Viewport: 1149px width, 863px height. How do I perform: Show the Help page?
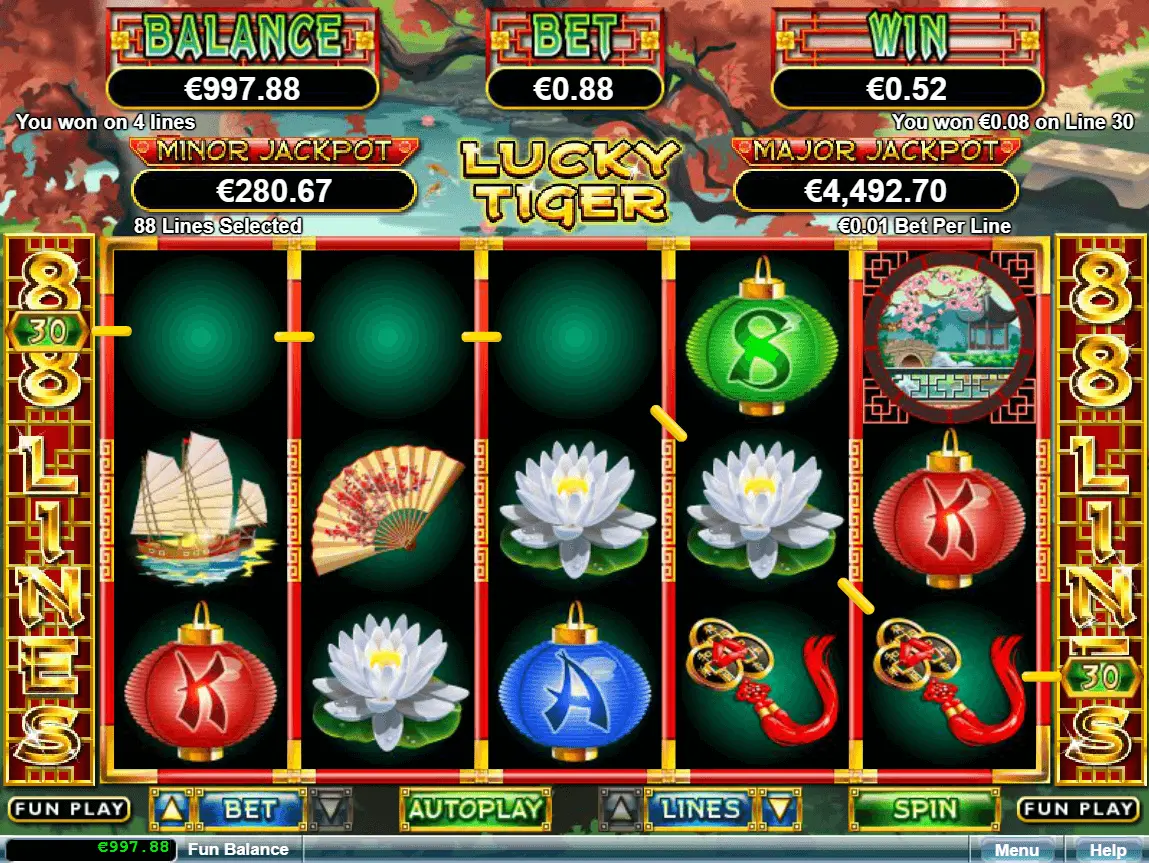(1107, 850)
